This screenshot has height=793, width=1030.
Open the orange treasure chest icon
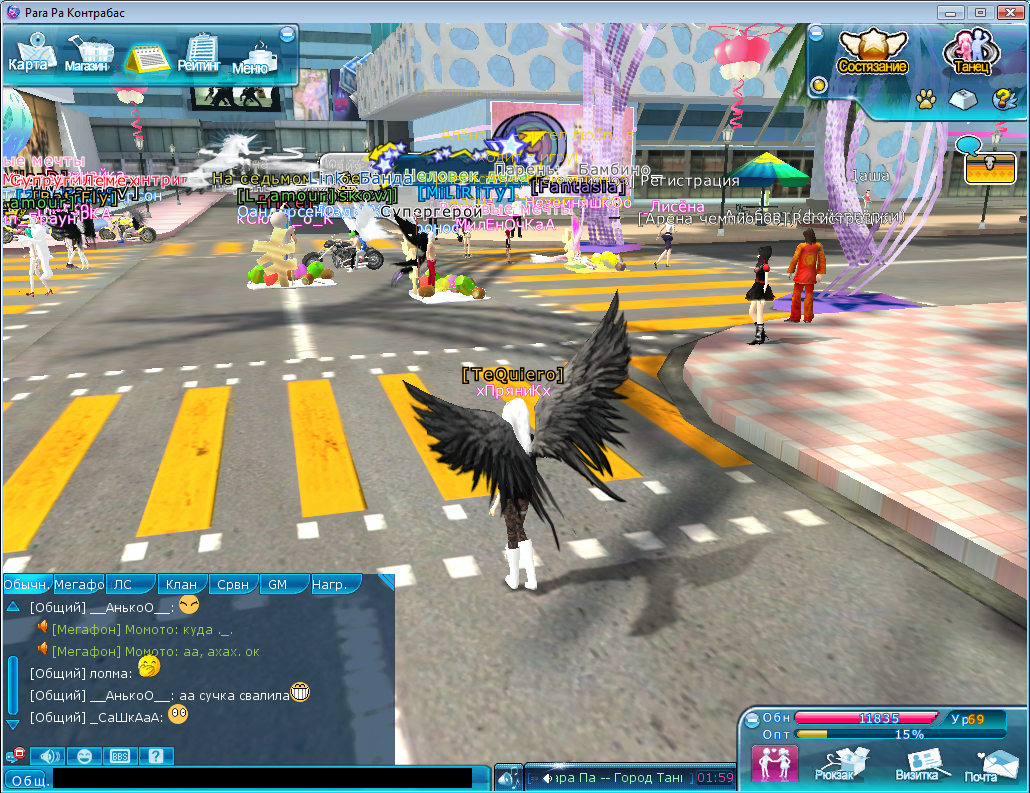(990, 168)
